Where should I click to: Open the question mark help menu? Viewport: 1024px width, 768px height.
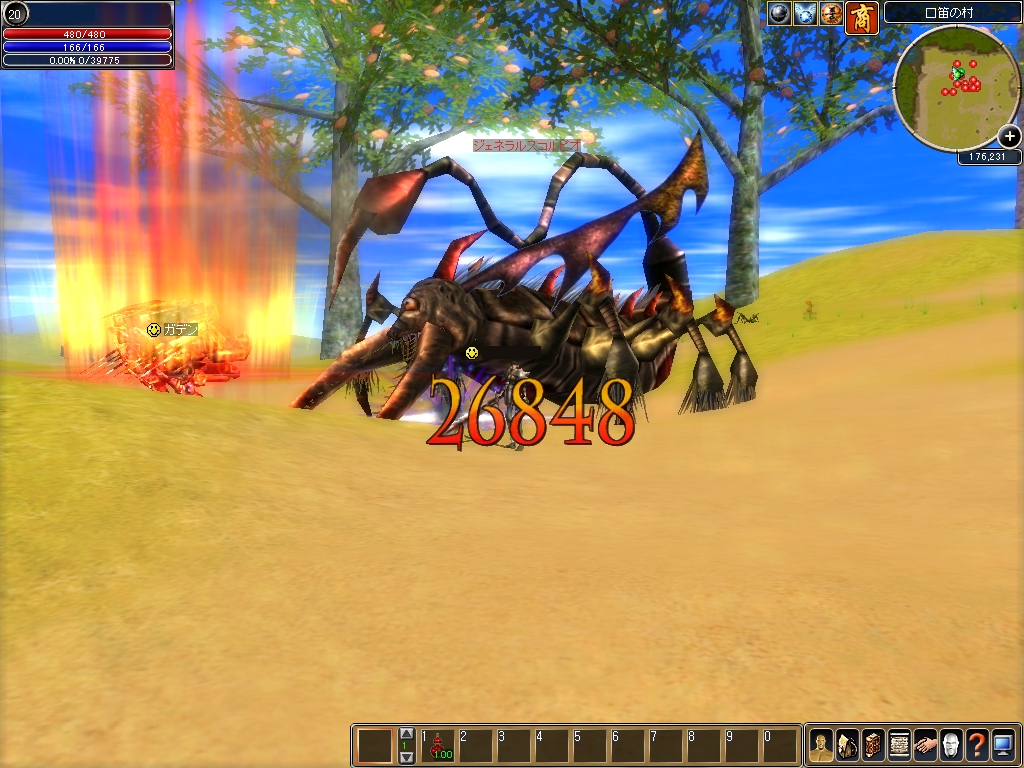(977, 745)
